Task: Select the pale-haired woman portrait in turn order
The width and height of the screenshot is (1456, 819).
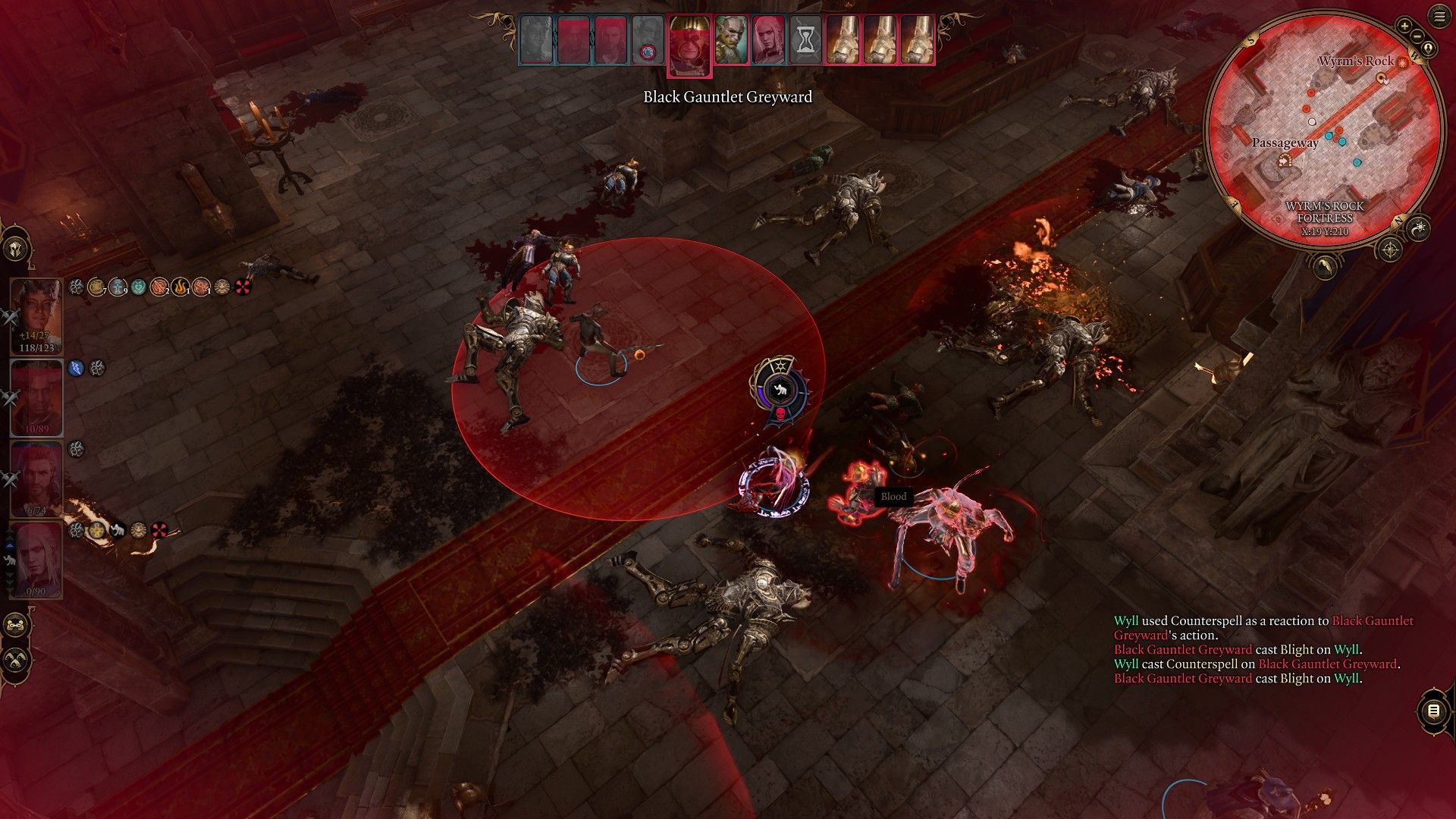Action: [x=767, y=40]
